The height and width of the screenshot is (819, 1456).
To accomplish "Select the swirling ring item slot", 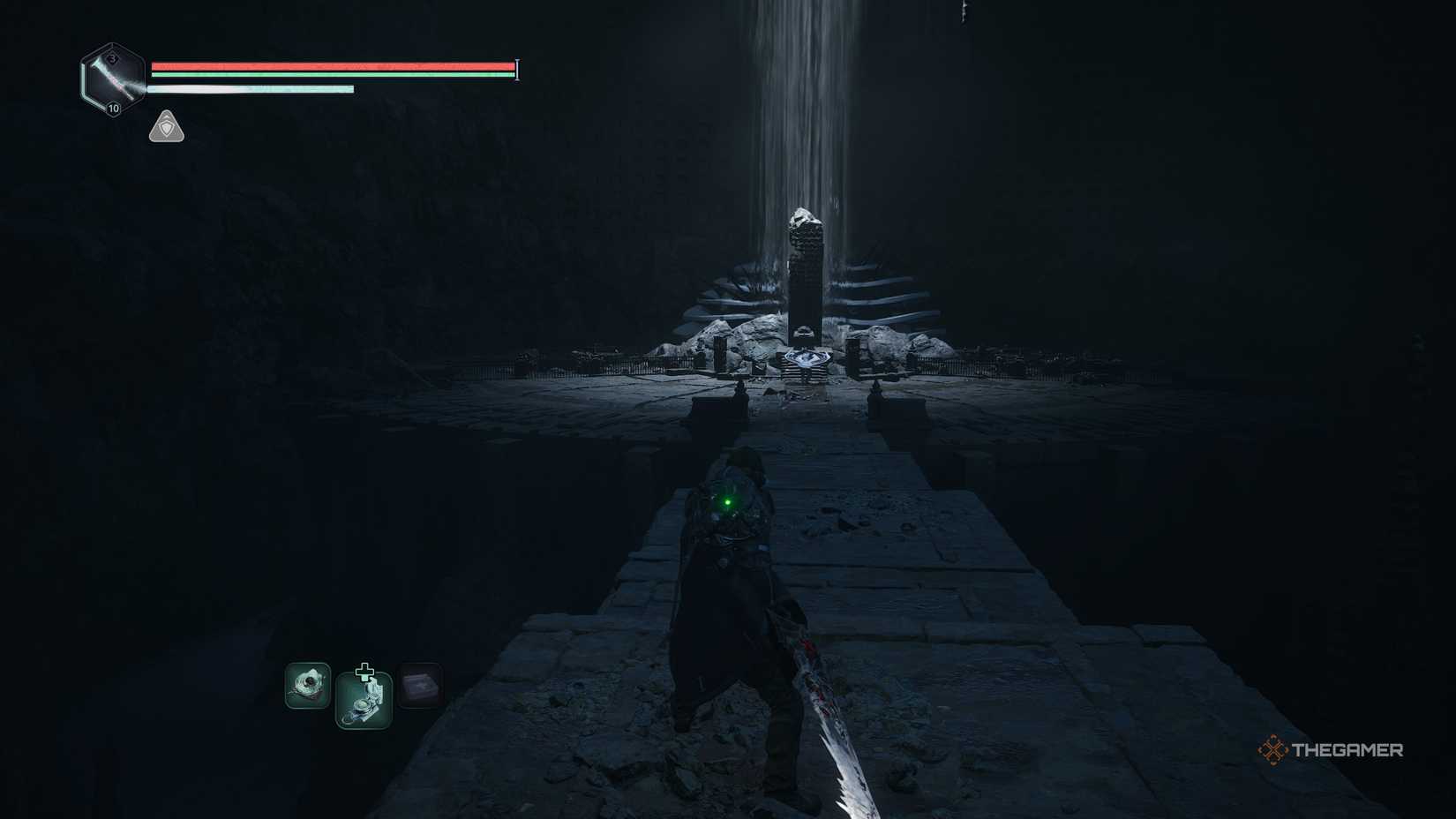I will pos(308,686).
